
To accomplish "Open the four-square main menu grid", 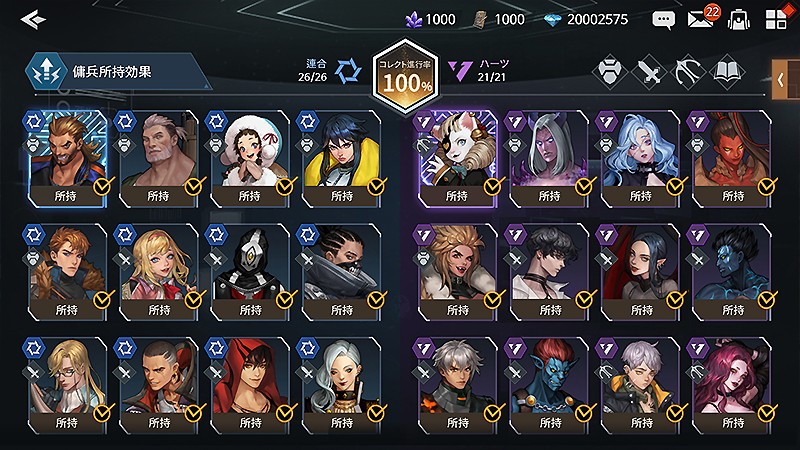I will tap(777, 19).
